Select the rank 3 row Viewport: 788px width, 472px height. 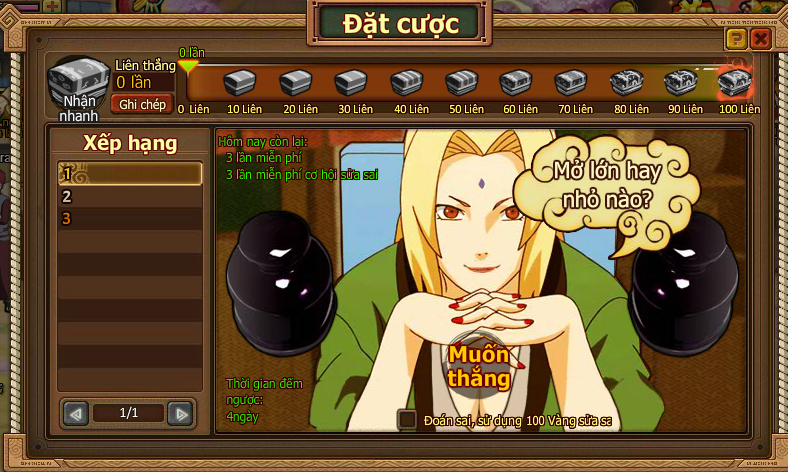(130, 218)
